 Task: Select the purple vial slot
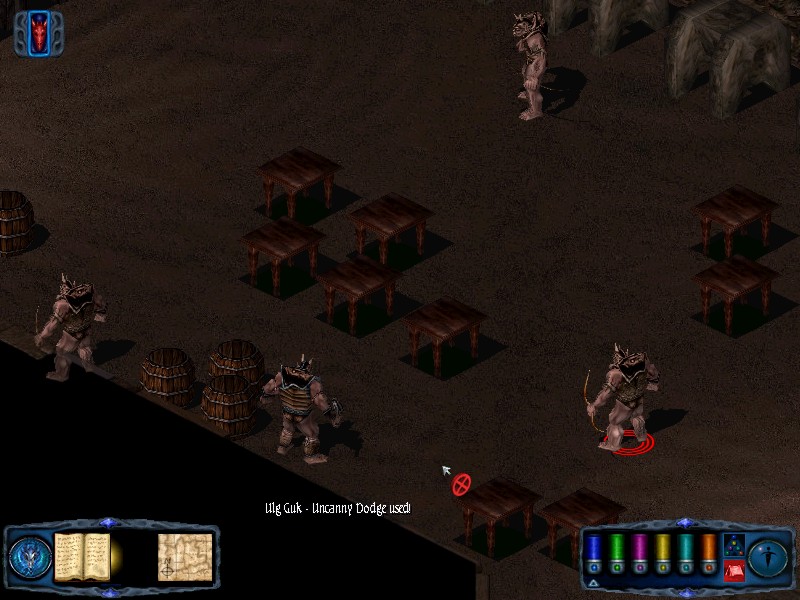click(639, 550)
